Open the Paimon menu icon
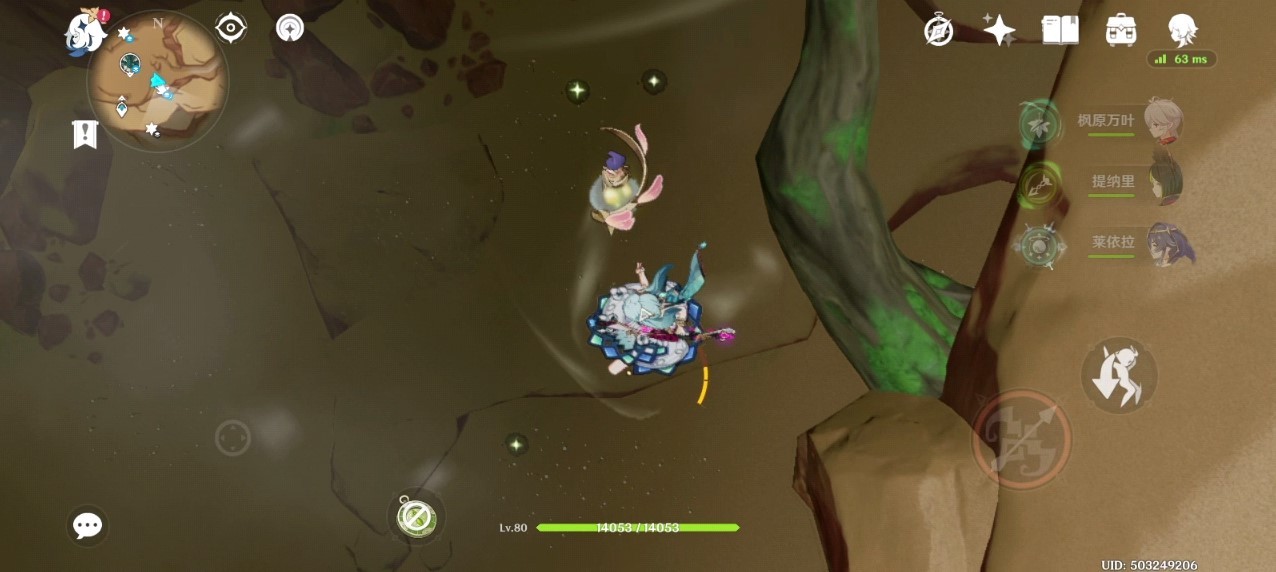The width and height of the screenshot is (1276, 572). click(x=86, y=32)
